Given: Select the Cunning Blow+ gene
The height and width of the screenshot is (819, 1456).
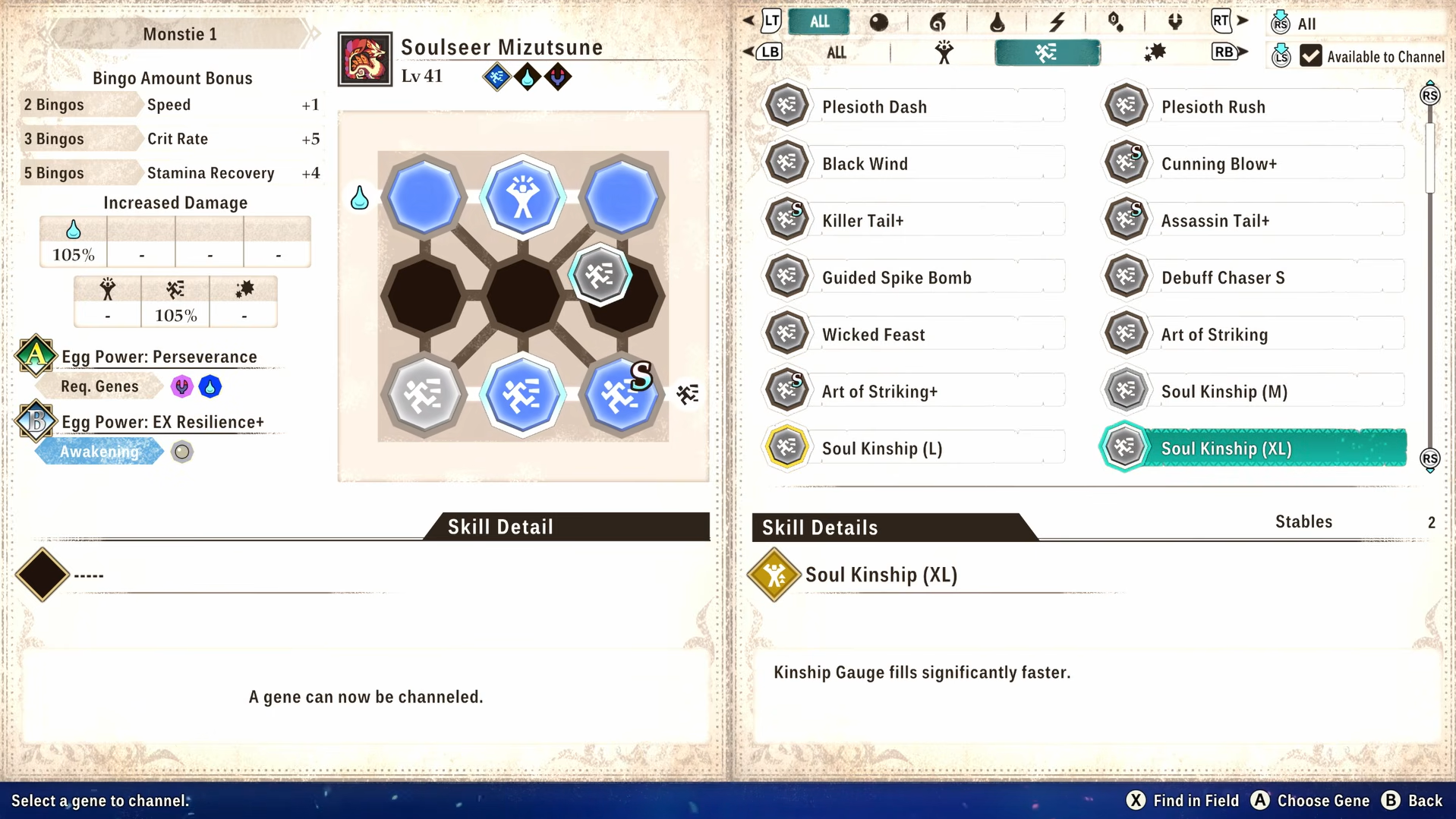Looking at the screenshot, I should pos(1254,164).
